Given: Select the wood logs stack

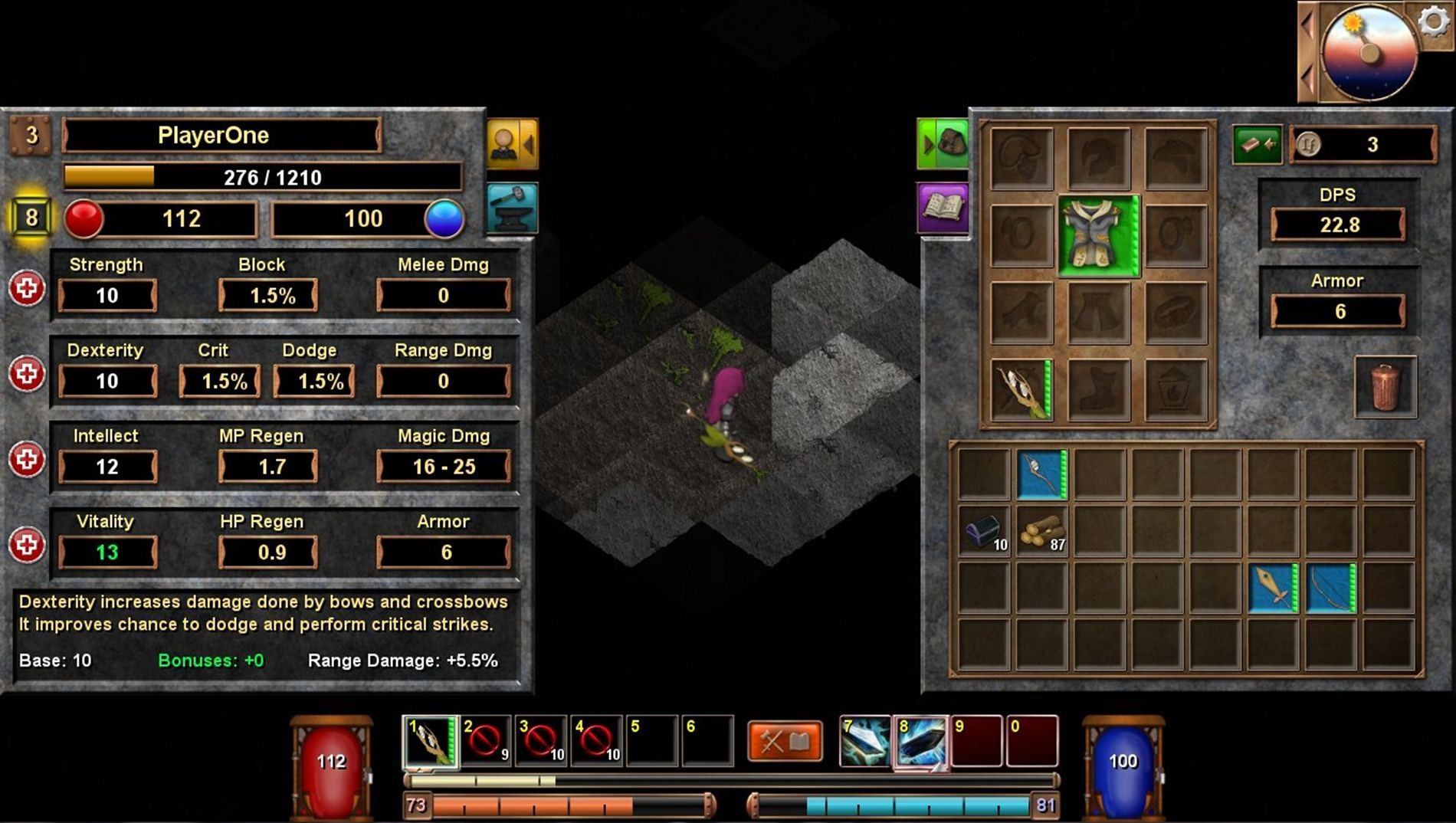Looking at the screenshot, I should 1042,531.
